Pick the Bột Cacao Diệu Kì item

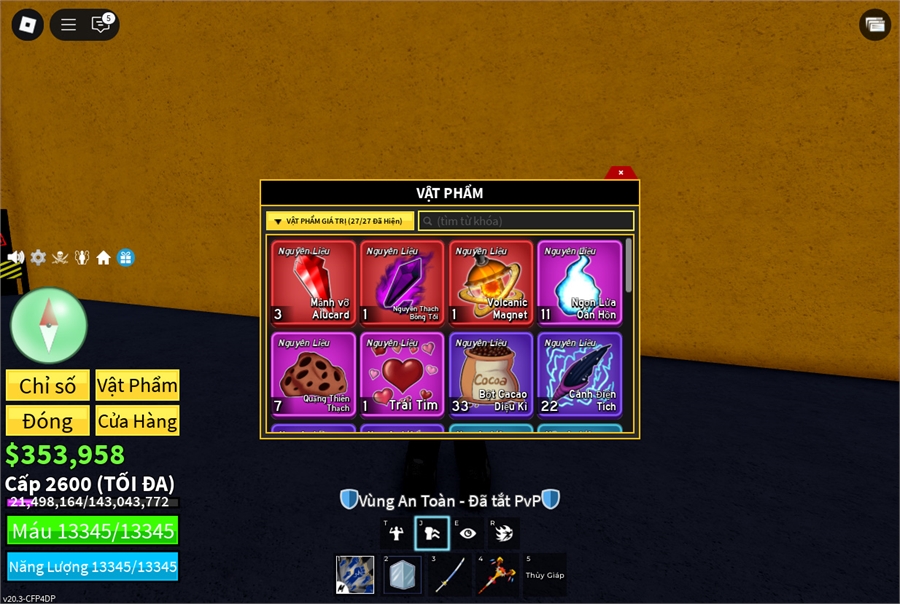[x=491, y=375]
